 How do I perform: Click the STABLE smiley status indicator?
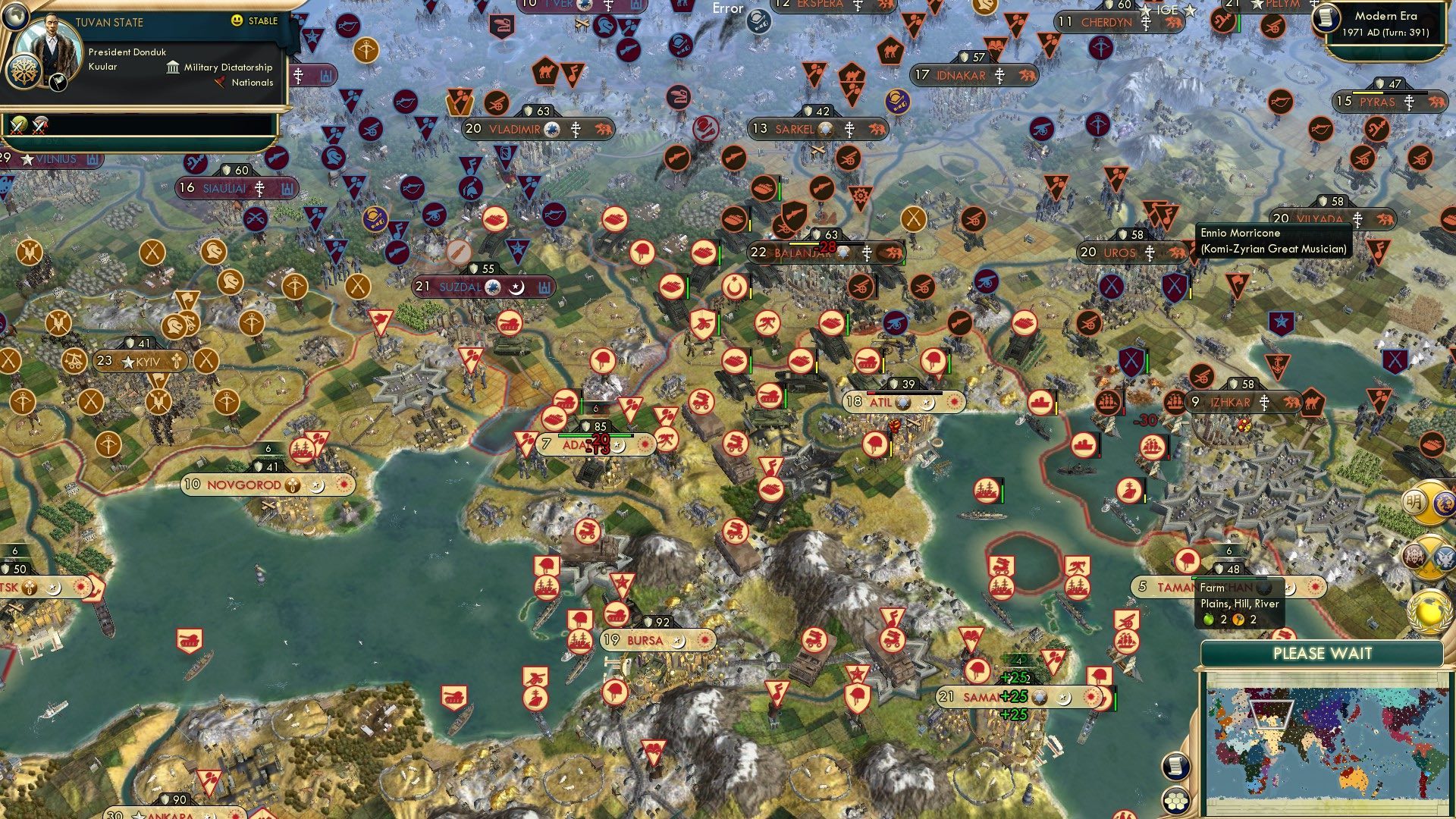coord(237,21)
